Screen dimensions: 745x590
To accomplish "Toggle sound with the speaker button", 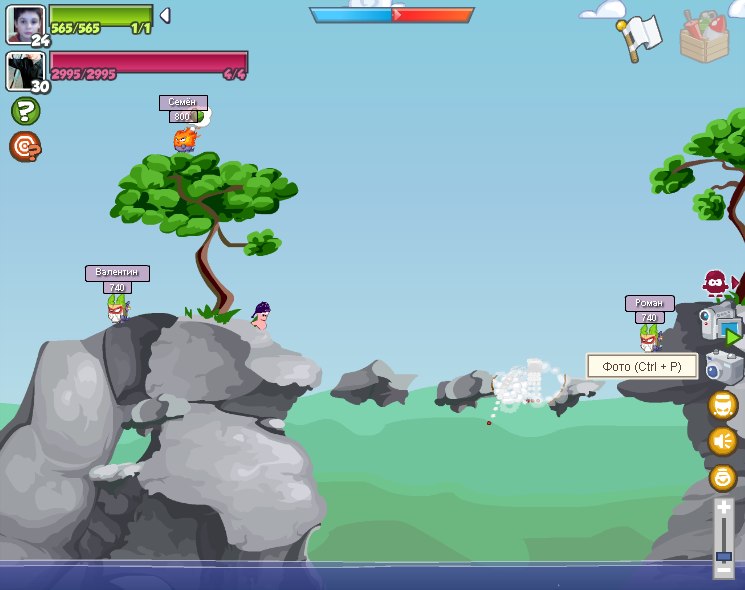I will point(723,441).
